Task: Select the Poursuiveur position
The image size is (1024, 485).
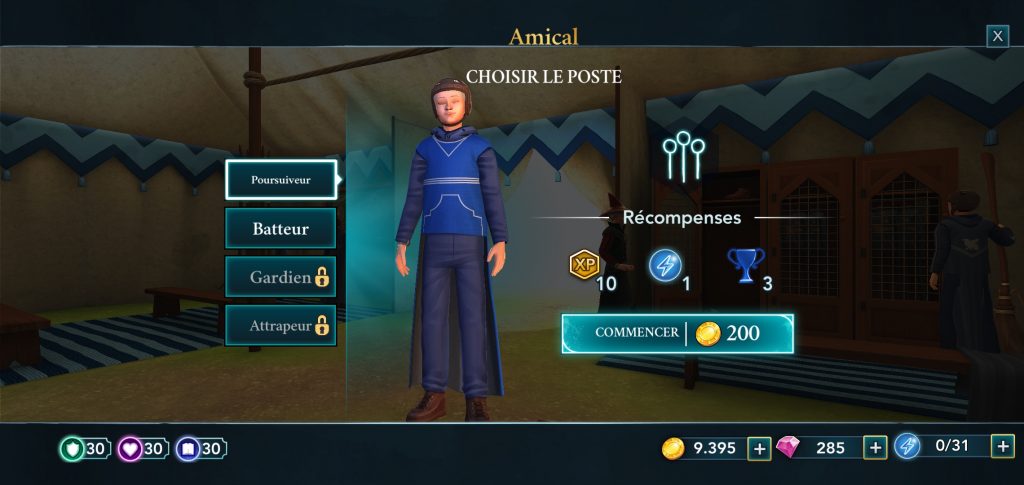Action: coord(281,180)
